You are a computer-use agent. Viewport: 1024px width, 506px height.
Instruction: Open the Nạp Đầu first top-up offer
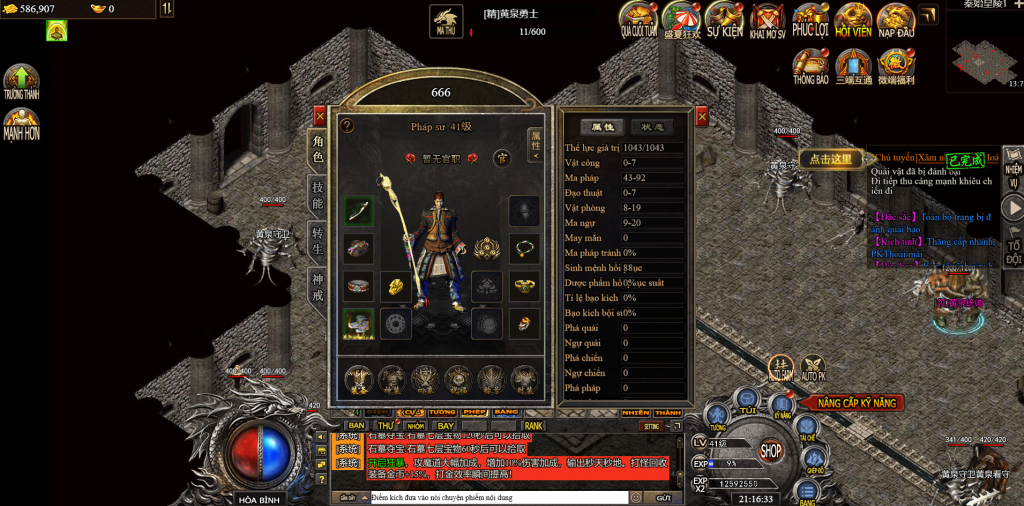pyautogui.click(x=896, y=19)
